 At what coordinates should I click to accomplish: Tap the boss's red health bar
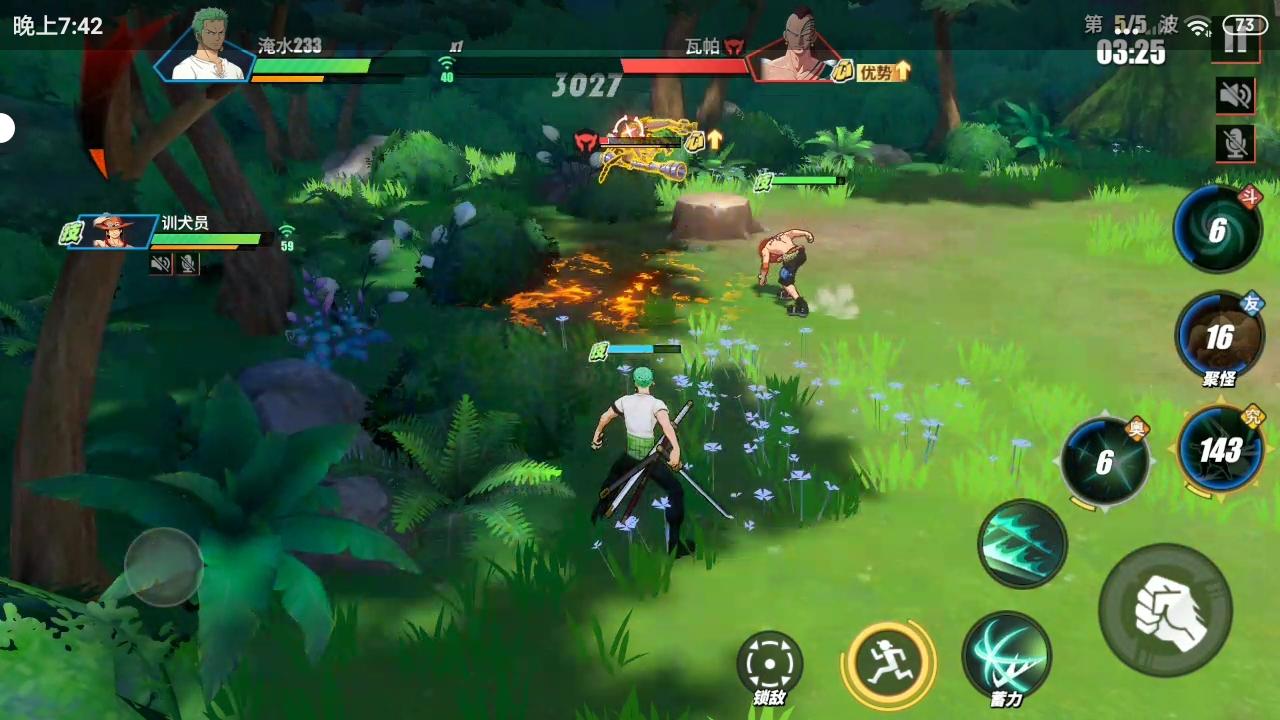[x=685, y=66]
